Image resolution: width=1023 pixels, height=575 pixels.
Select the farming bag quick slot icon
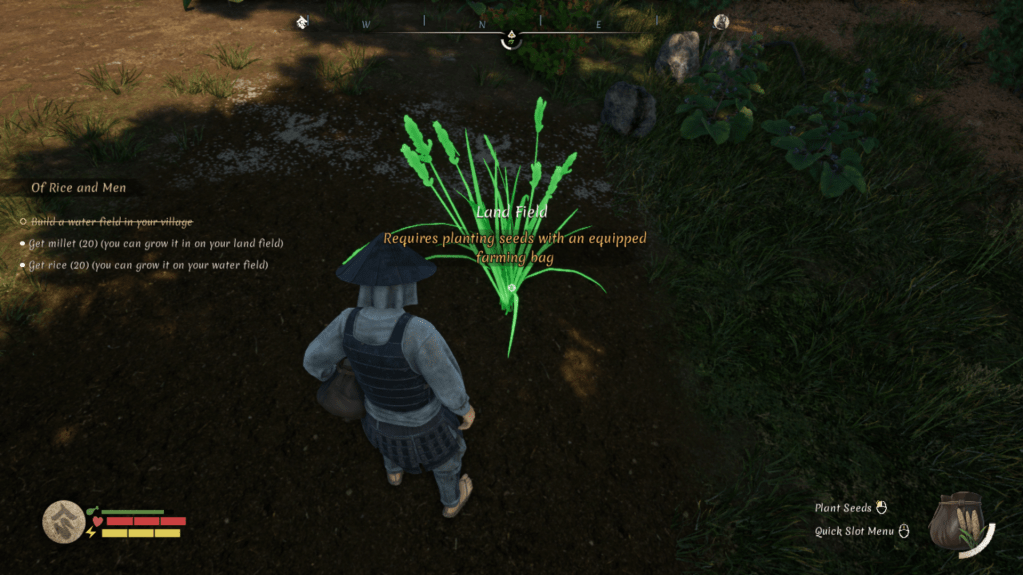tap(959, 520)
